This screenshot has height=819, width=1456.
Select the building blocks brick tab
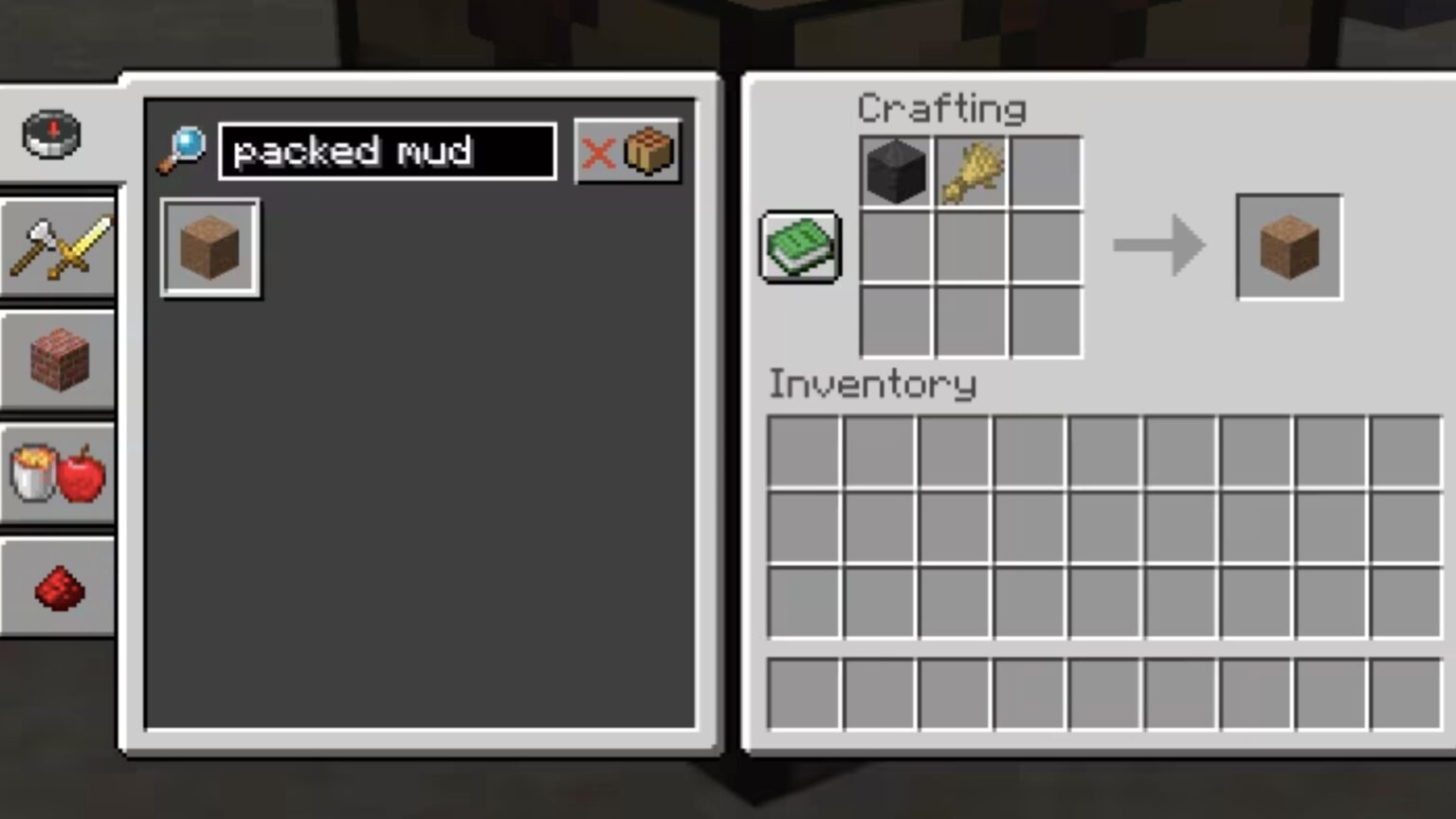59,362
